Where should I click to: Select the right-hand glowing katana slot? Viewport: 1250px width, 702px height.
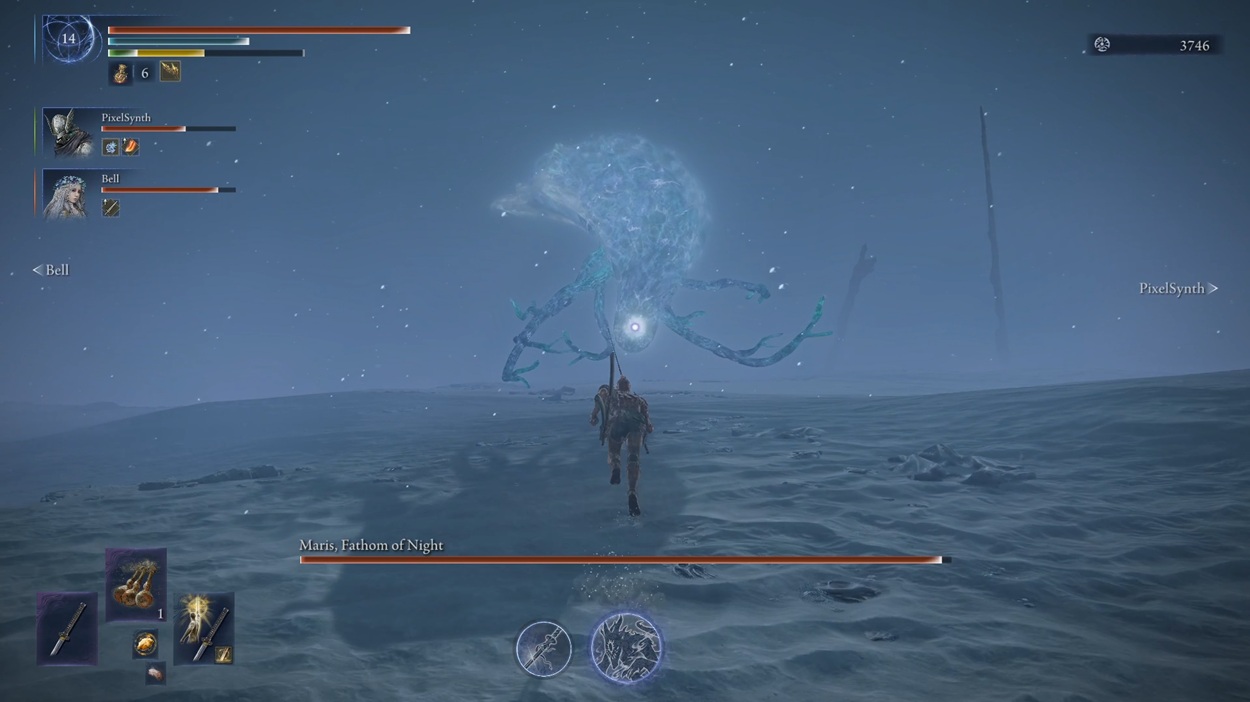[204, 628]
